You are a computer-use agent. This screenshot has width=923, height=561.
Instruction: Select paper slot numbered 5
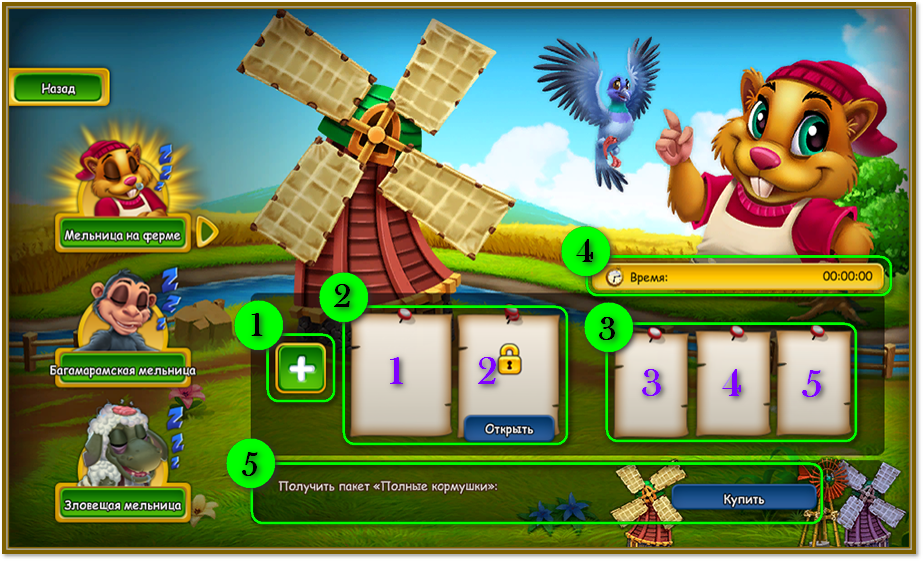812,384
